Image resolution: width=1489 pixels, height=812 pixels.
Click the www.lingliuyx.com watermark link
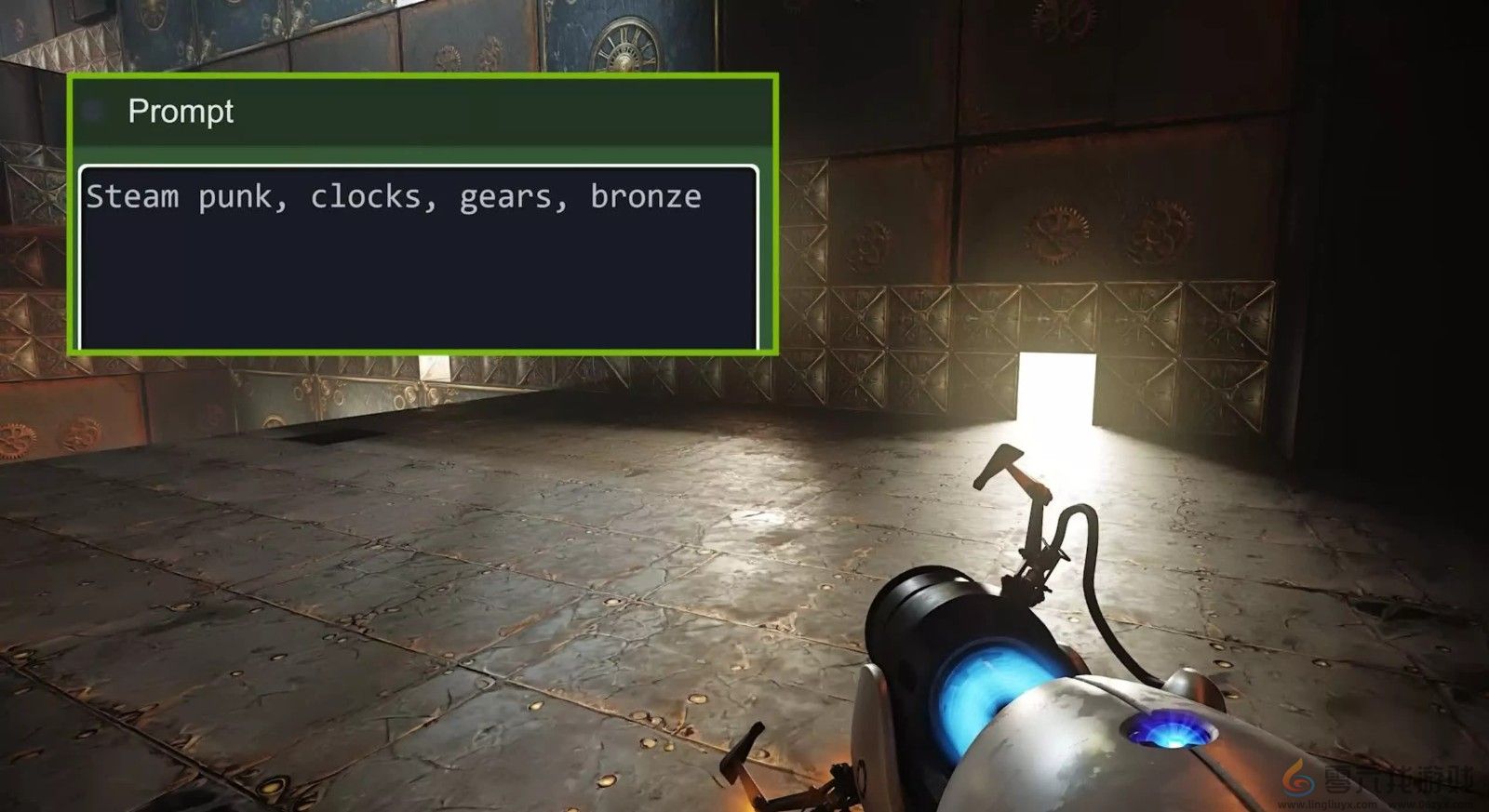pos(1326,804)
